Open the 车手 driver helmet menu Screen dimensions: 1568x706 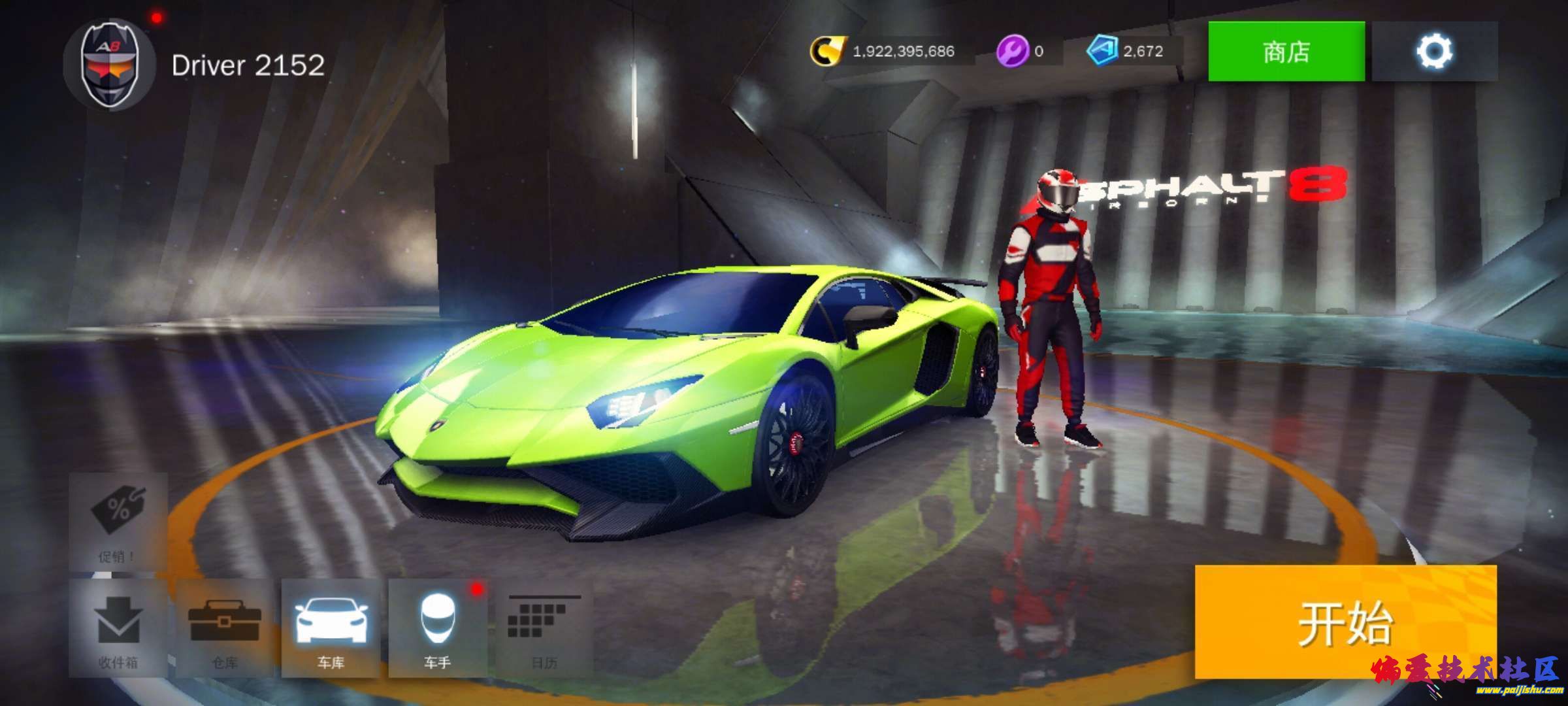(x=437, y=628)
